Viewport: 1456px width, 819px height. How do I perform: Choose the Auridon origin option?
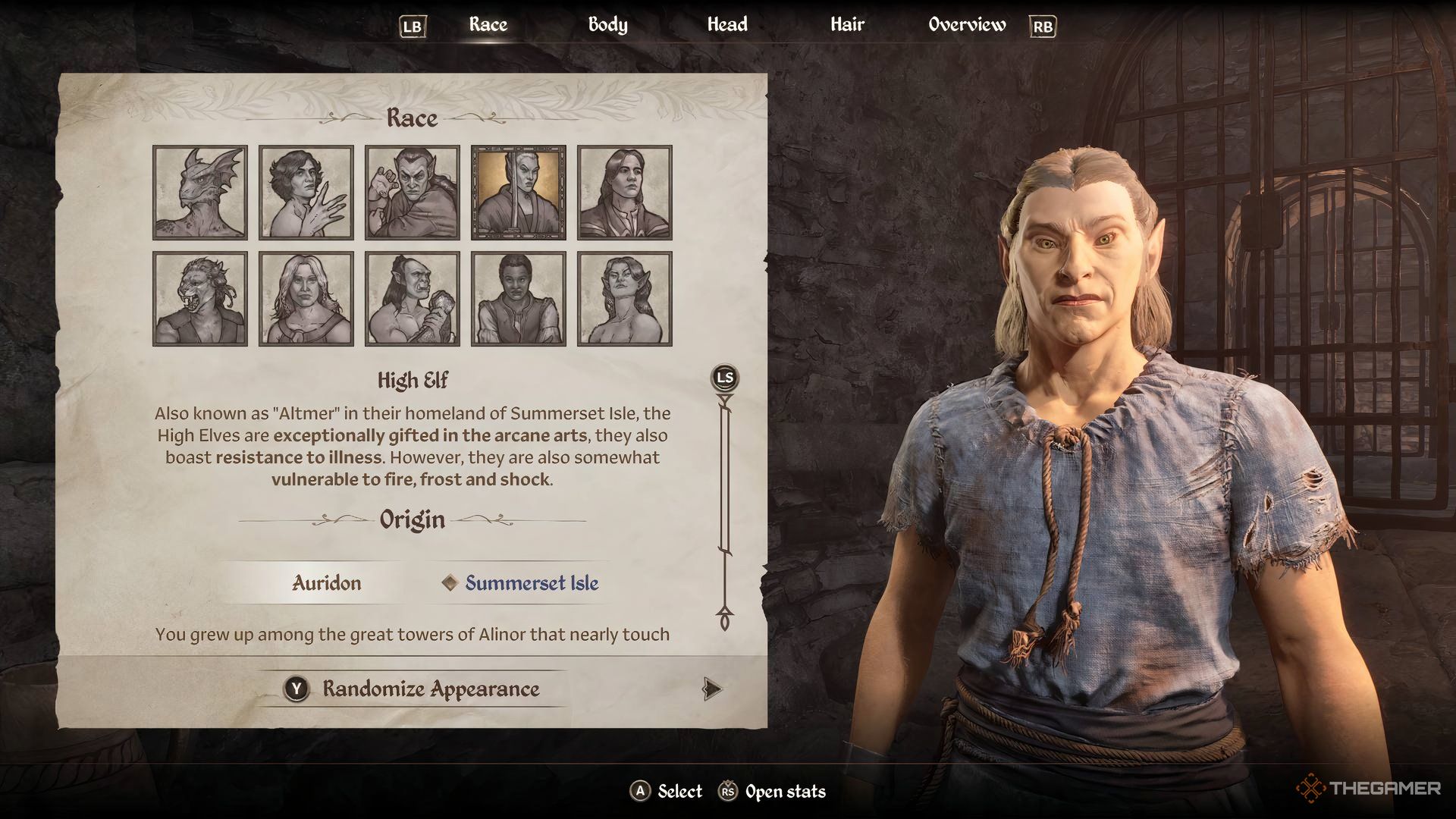click(326, 583)
